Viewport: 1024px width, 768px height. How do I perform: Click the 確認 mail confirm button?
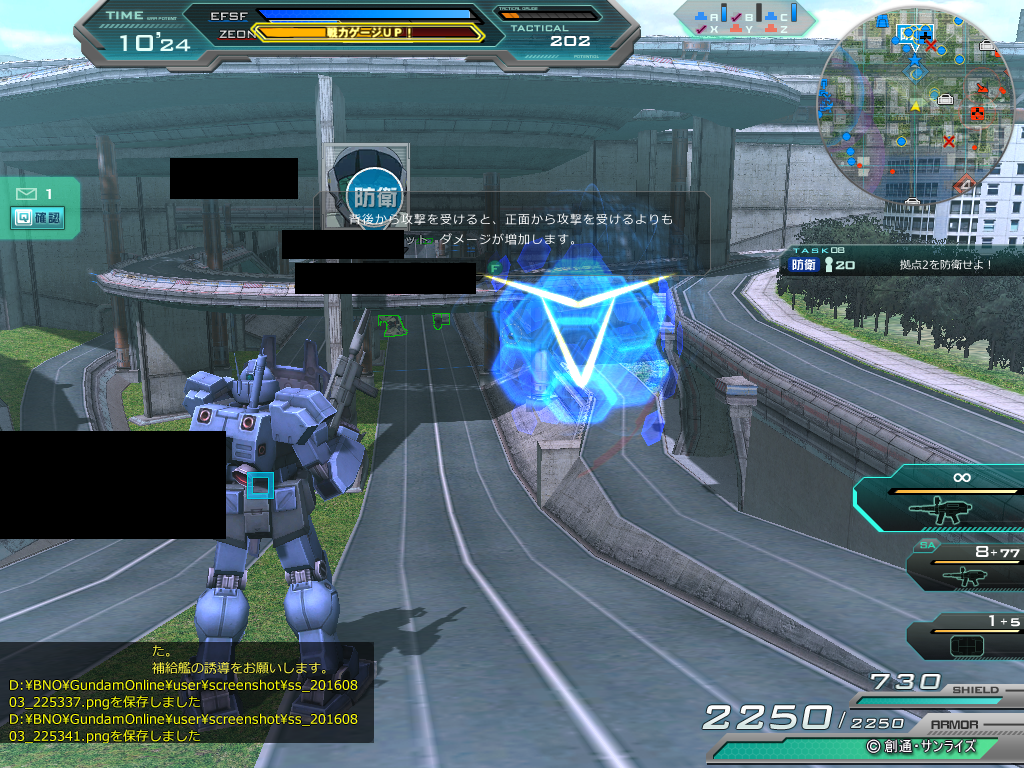pyautogui.click(x=38, y=217)
